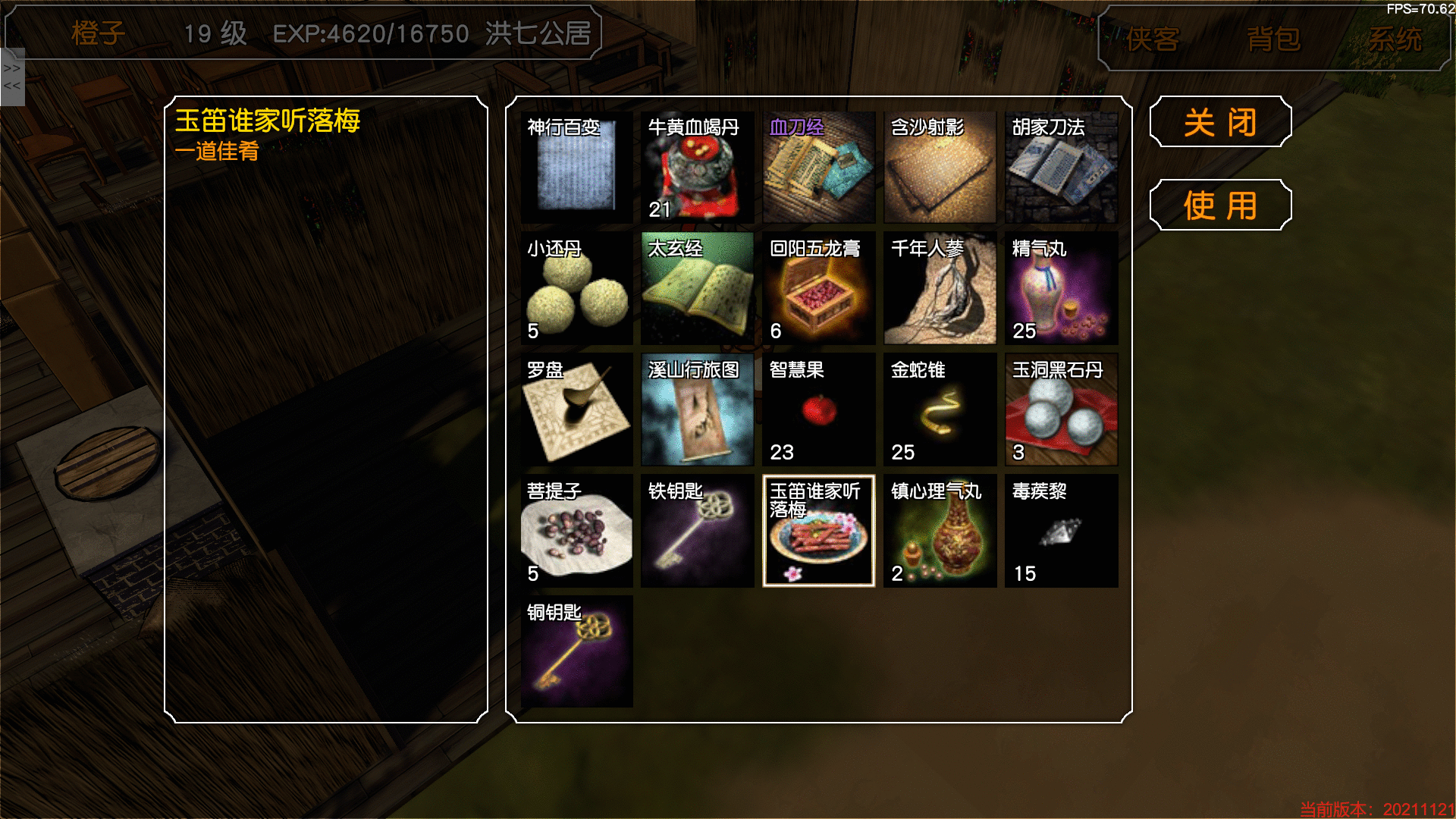
Task: Choose the 小还丹 pills slot
Action: click(576, 289)
